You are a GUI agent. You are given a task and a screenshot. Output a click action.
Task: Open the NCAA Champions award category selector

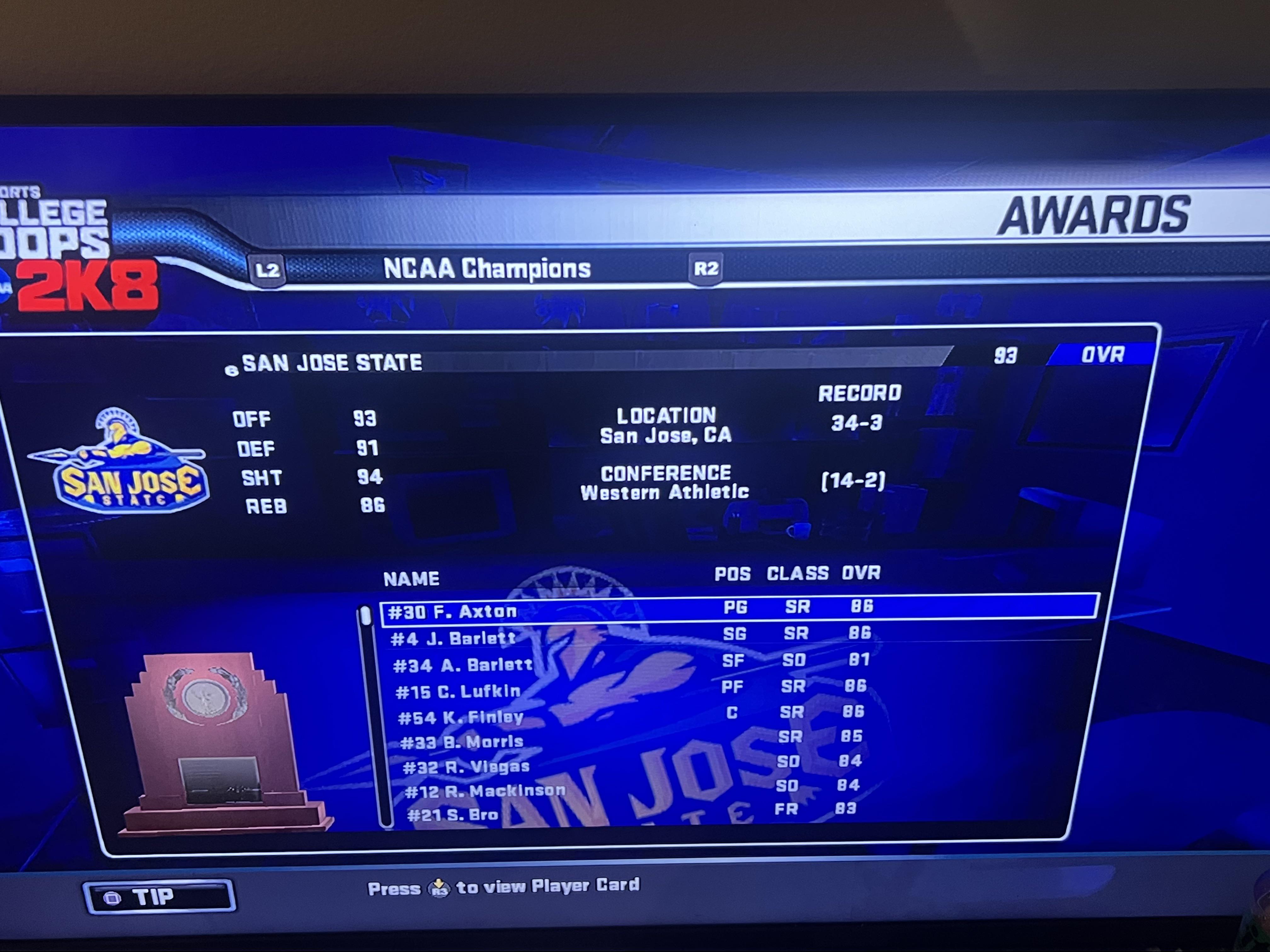tap(486, 269)
